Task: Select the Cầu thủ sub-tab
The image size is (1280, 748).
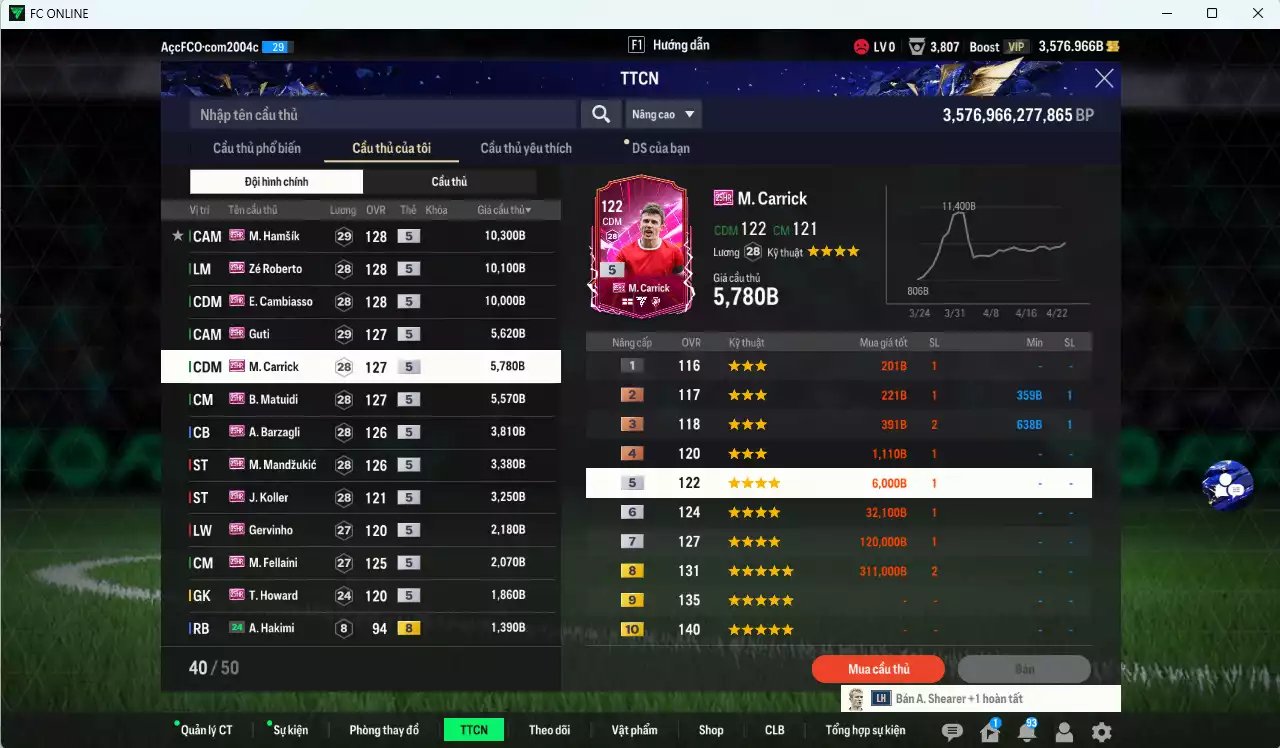Action: pyautogui.click(x=449, y=182)
